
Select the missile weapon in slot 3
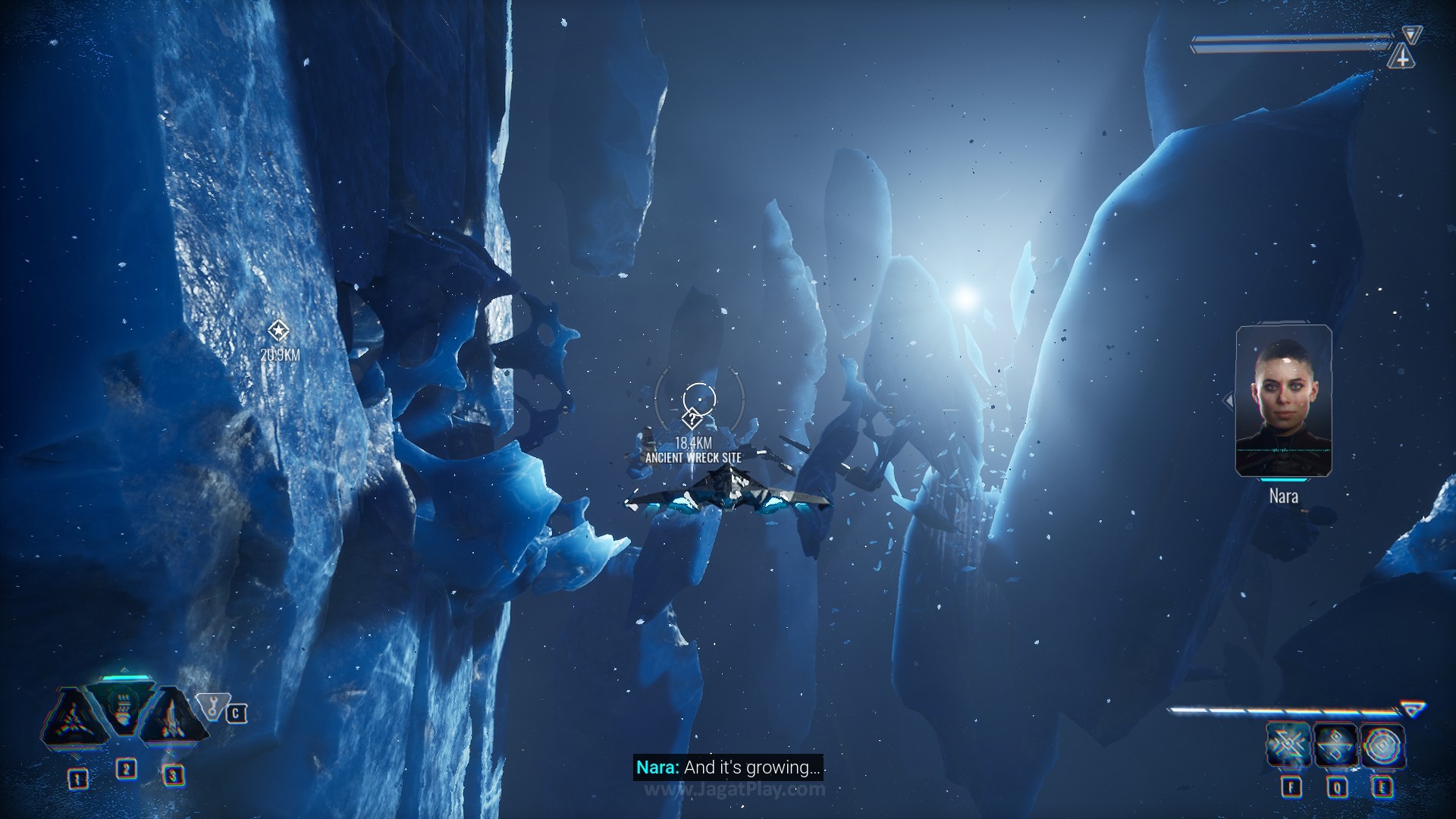[x=172, y=717]
